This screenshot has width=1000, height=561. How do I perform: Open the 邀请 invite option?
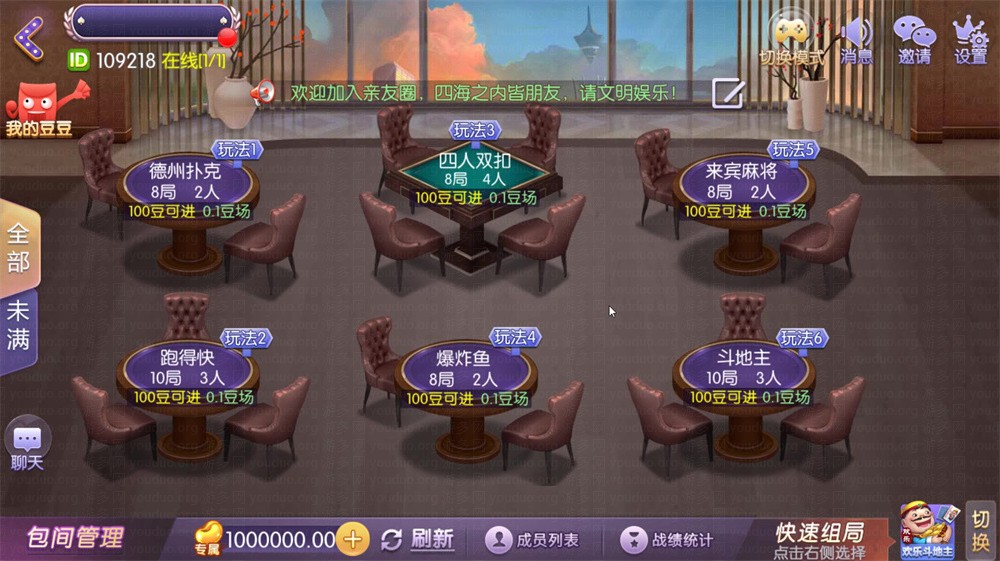tap(913, 40)
